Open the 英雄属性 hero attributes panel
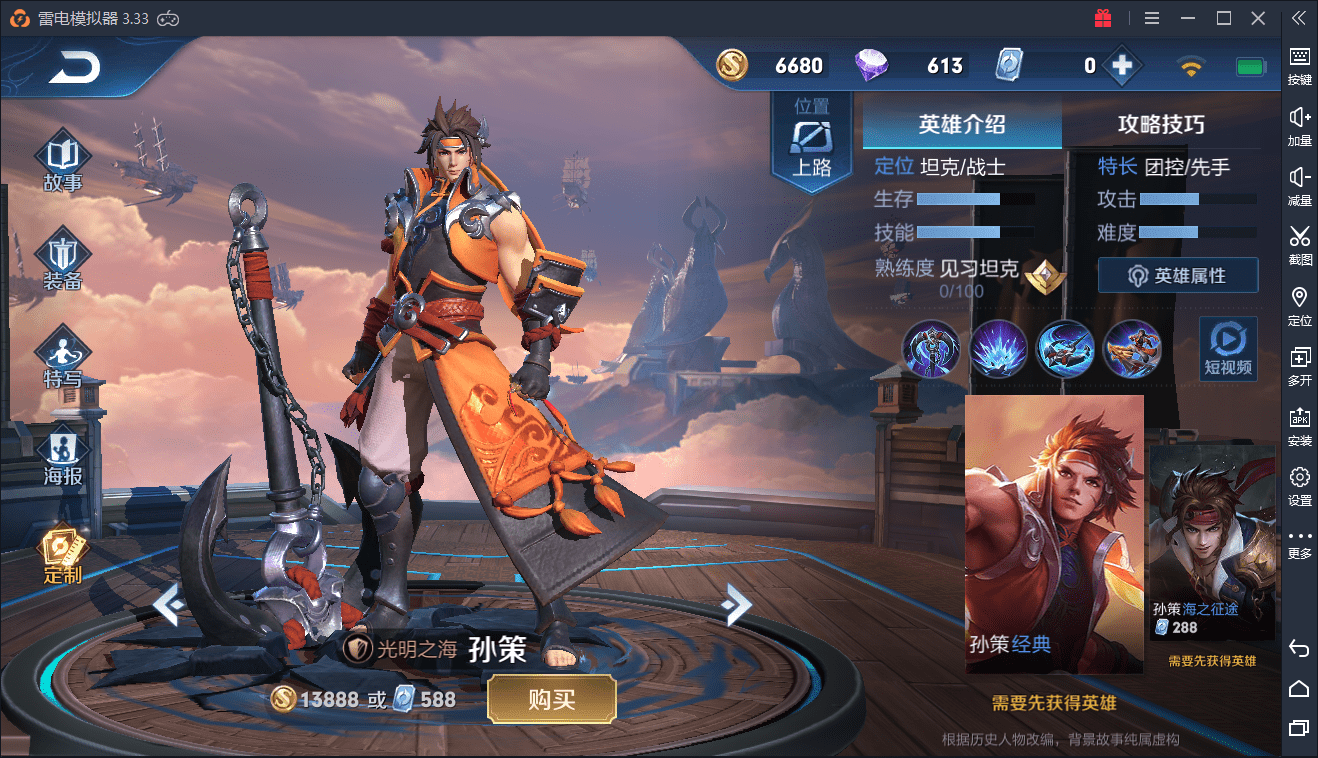This screenshot has height=758, width=1318. 1178,275
